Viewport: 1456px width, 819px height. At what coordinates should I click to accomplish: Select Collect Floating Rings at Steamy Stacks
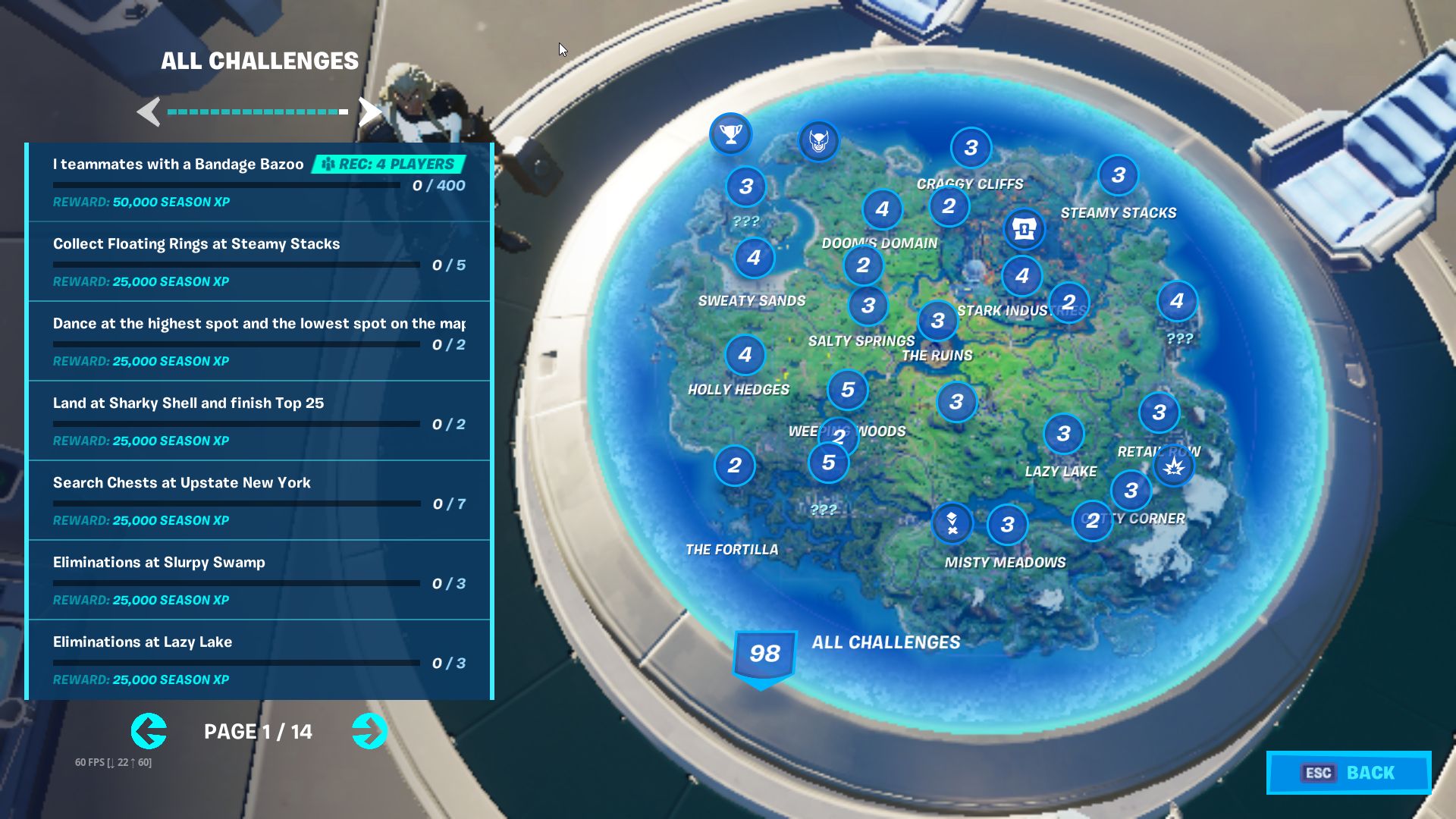click(259, 262)
